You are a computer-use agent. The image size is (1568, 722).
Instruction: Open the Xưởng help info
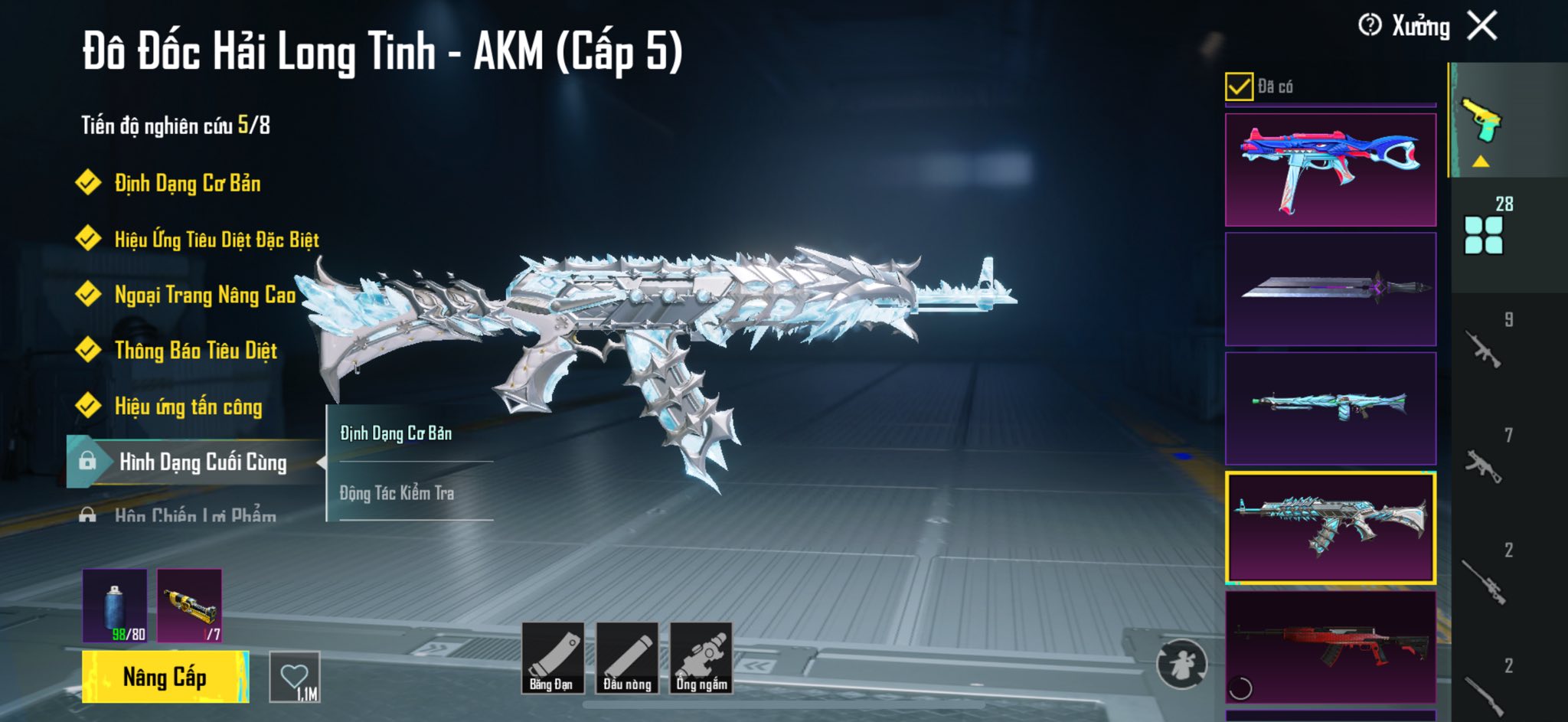tap(1370, 25)
